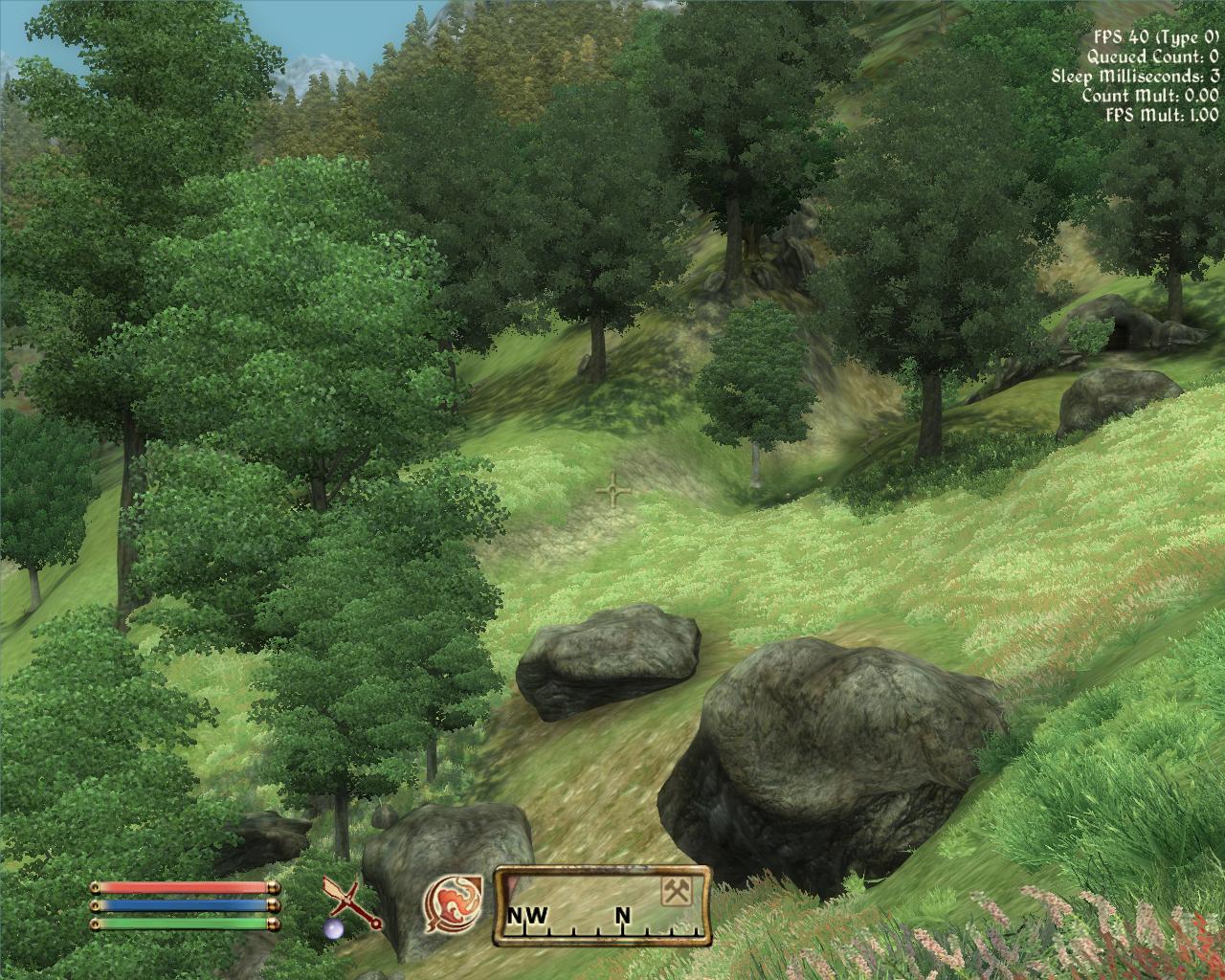Select the crossed-pickaxes mine marker on compass
This screenshot has height=980, width=1225.
tap(677, 891)
